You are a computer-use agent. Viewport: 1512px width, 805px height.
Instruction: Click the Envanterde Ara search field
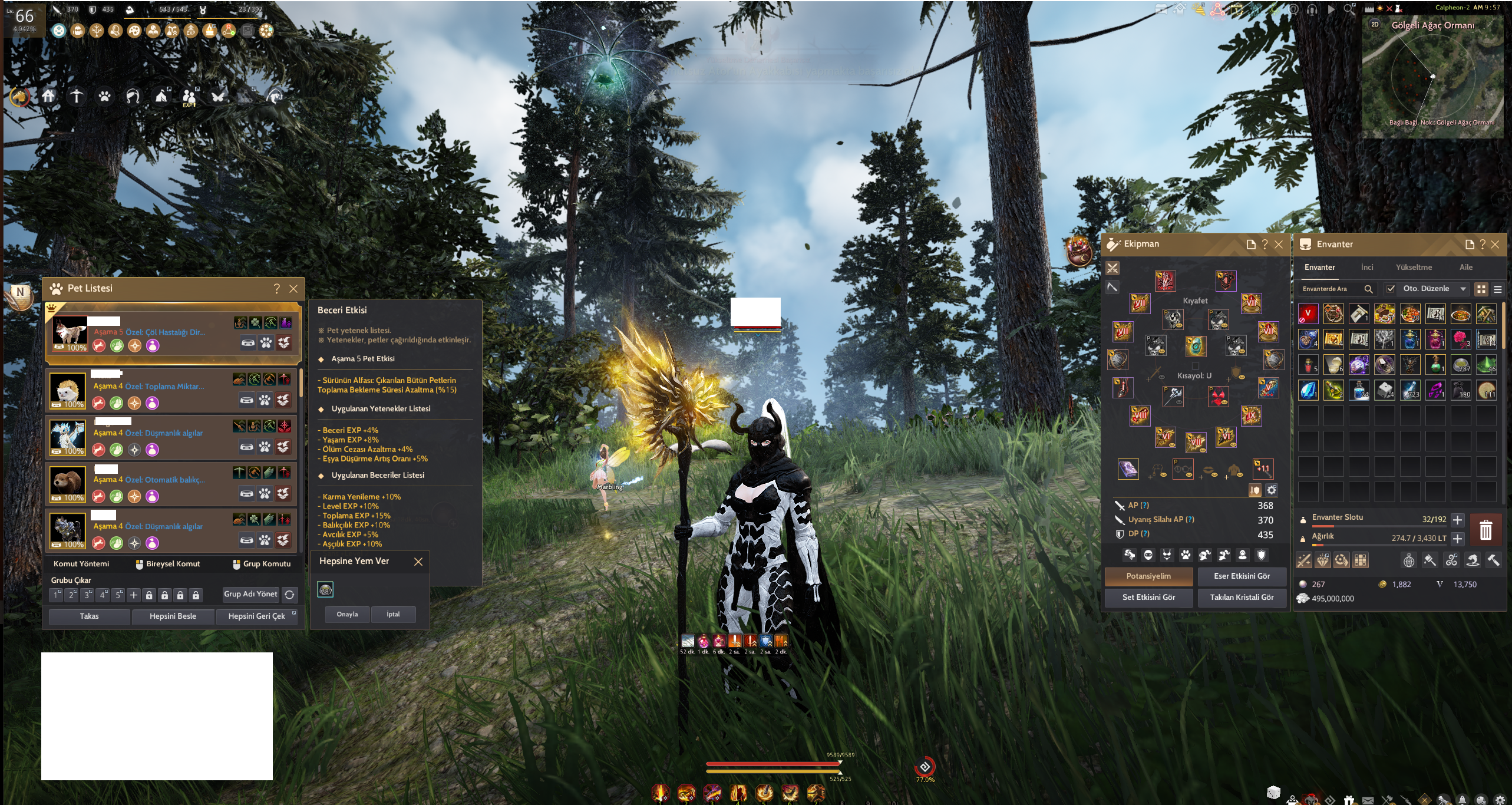click(1333, 289)
